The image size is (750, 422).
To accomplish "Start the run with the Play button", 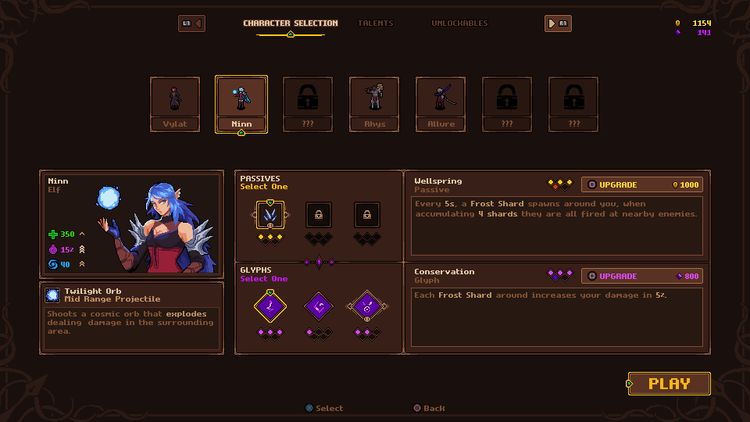I will 669,383.
